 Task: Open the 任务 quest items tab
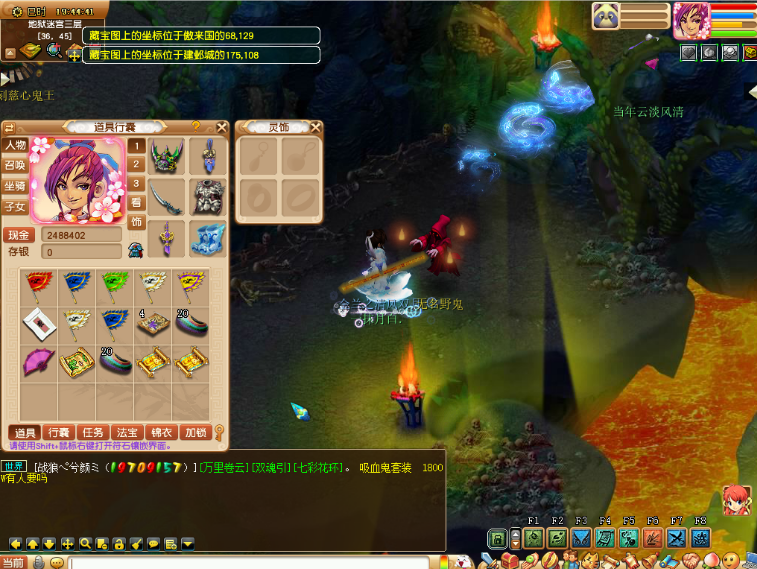pos(93,432)
